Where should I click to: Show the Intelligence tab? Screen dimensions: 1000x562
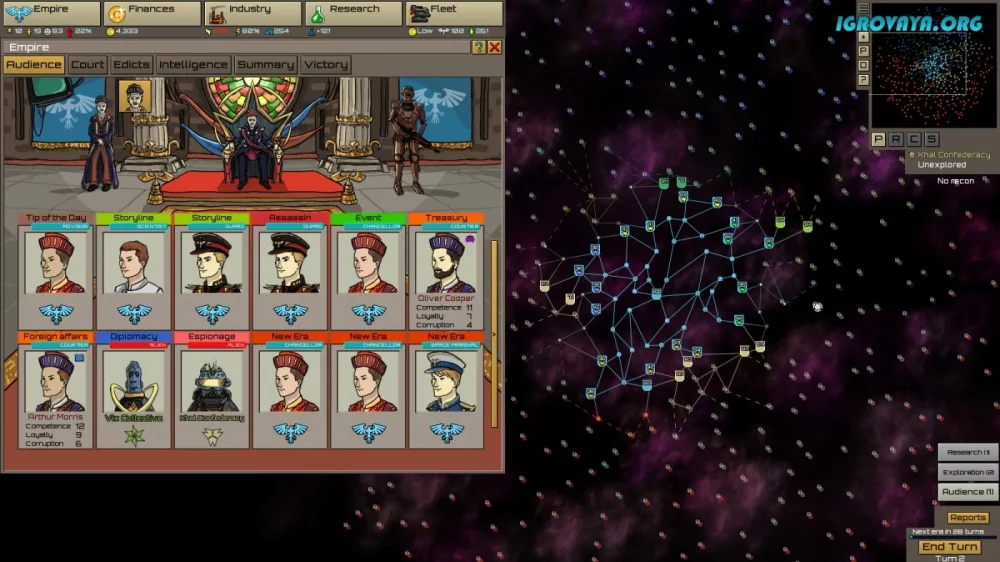193,65
